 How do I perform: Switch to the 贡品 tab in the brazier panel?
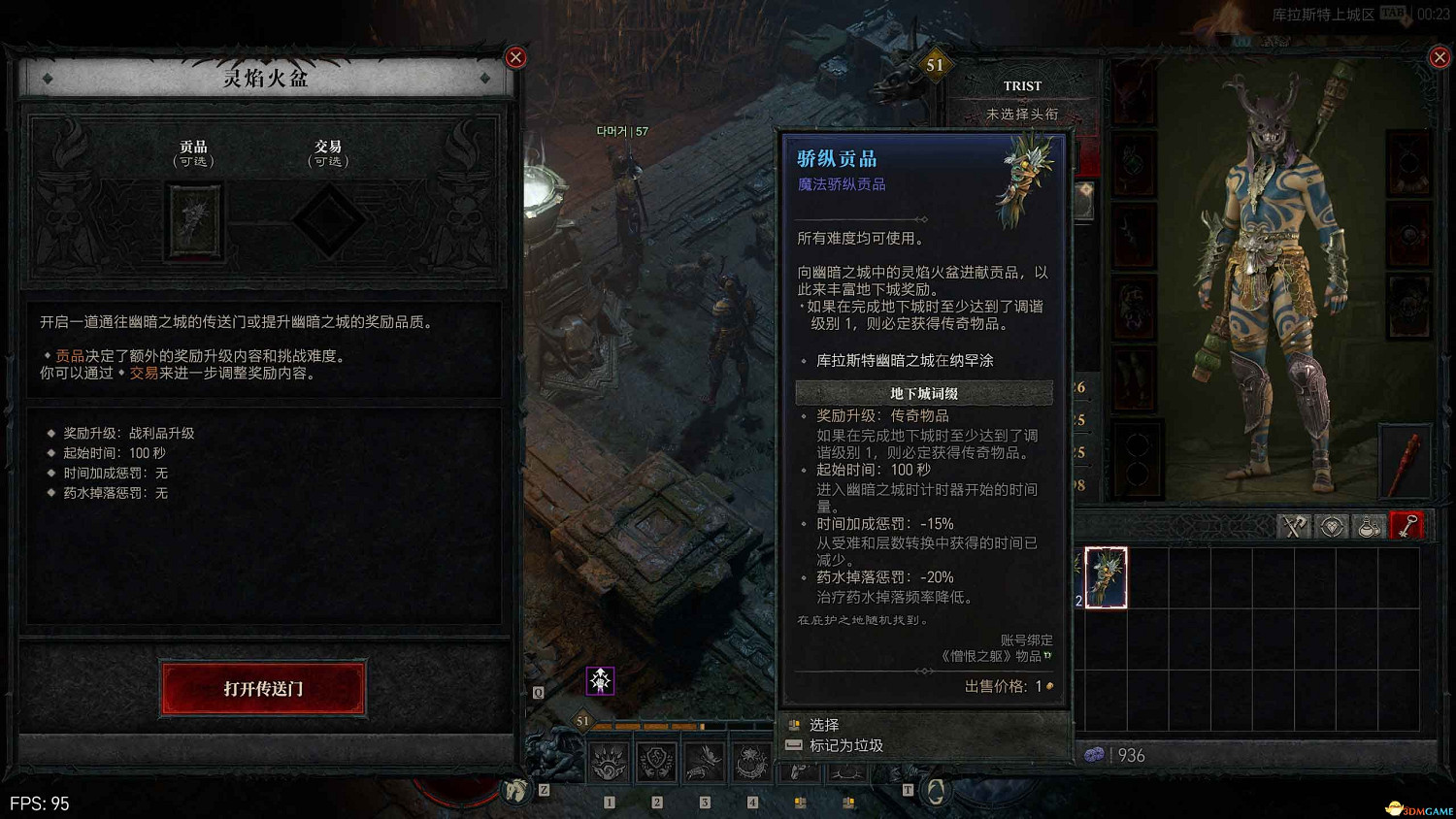click(x=194, y=153)
